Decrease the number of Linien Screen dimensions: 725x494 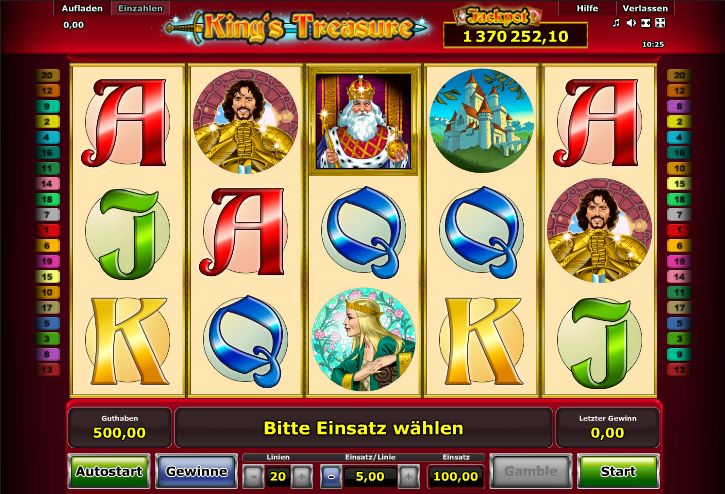pos(252,477)
